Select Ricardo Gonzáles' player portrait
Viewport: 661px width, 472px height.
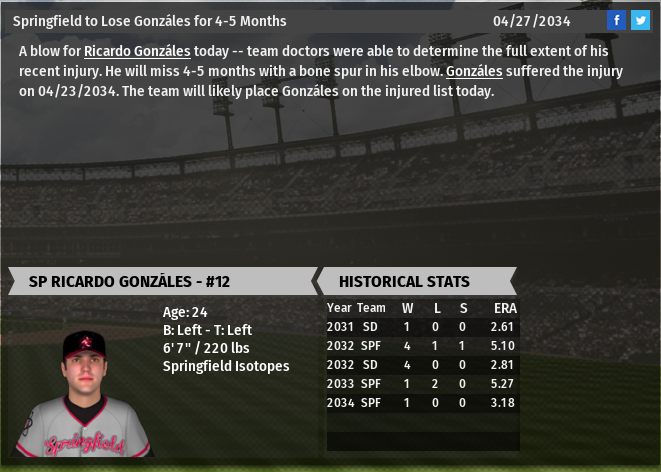(x=83, y=393)
